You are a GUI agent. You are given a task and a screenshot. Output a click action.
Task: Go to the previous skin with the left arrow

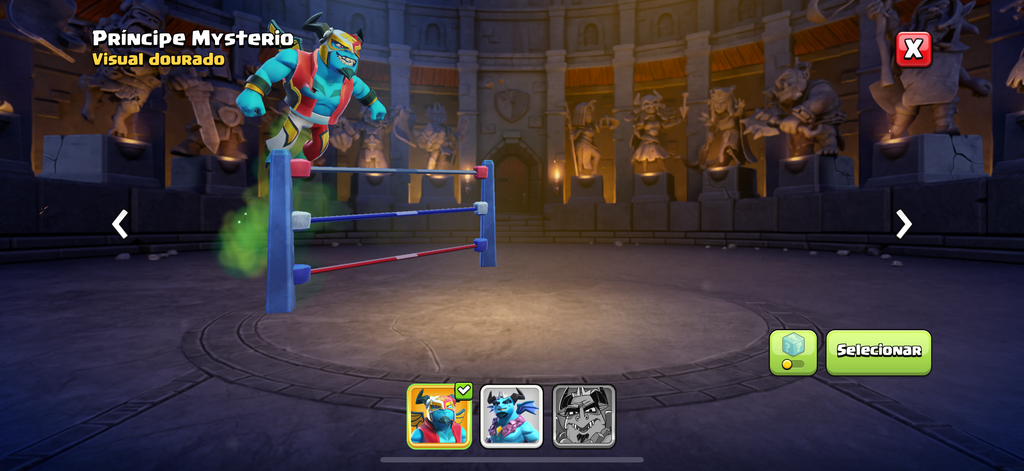pyautogui.click(x=120, y=224)
